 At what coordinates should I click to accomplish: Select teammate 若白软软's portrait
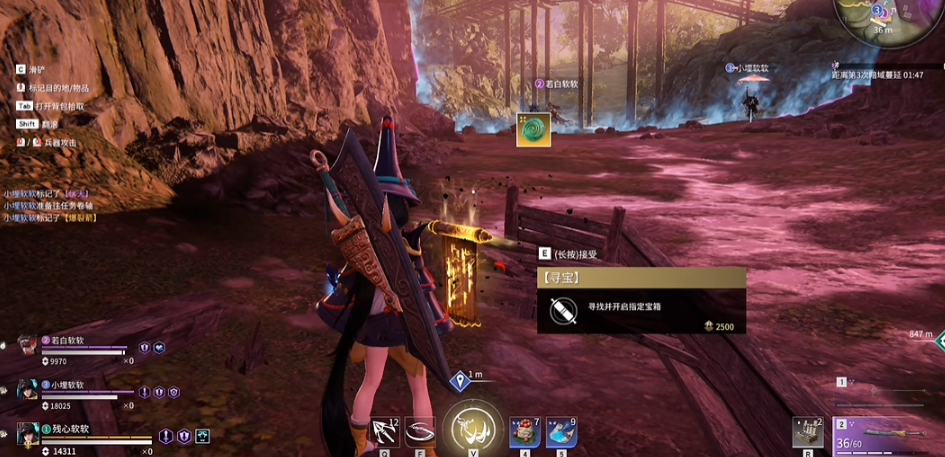(26, 345)
